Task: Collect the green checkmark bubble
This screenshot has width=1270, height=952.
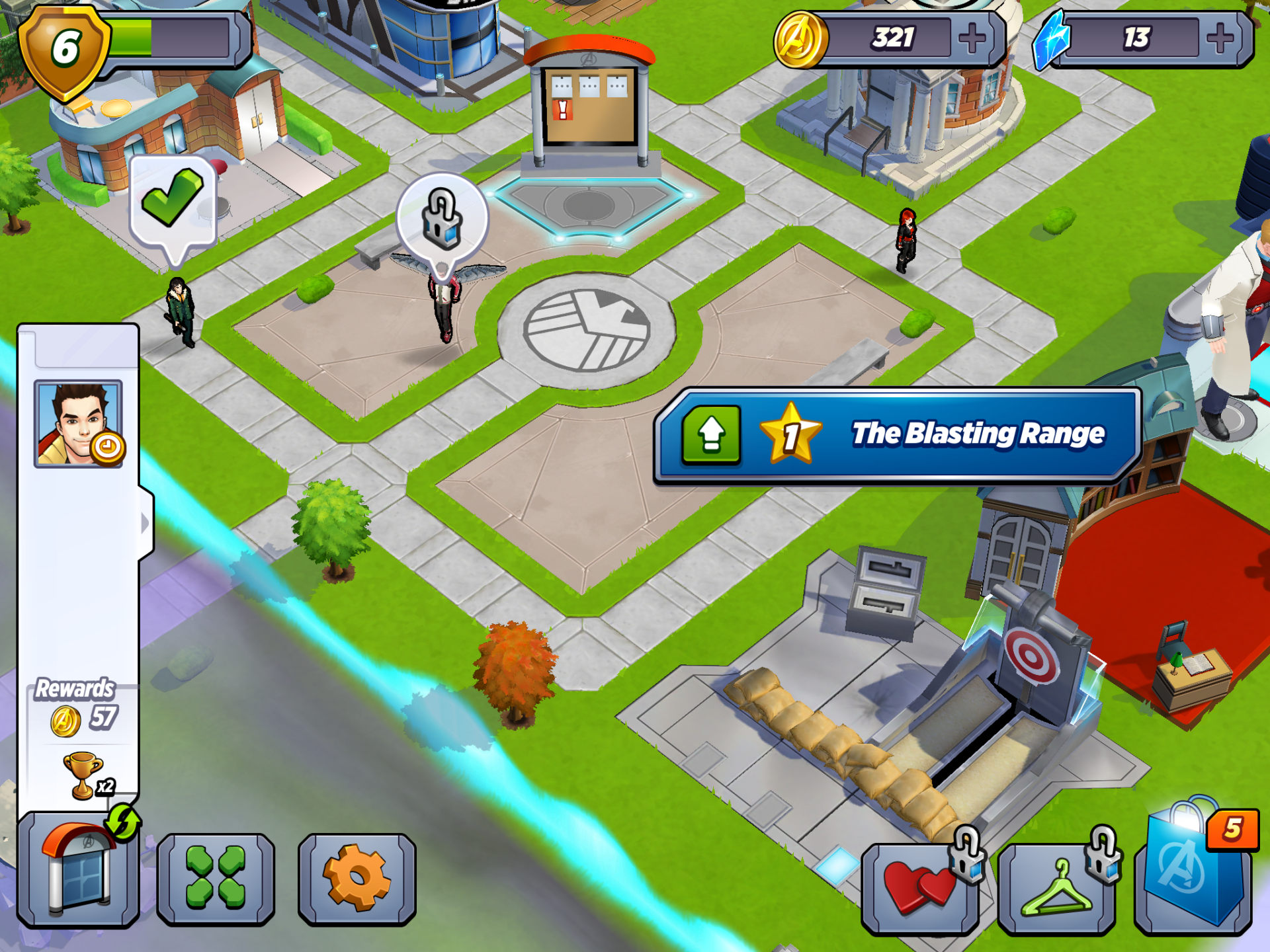Action: coord(173,200)
